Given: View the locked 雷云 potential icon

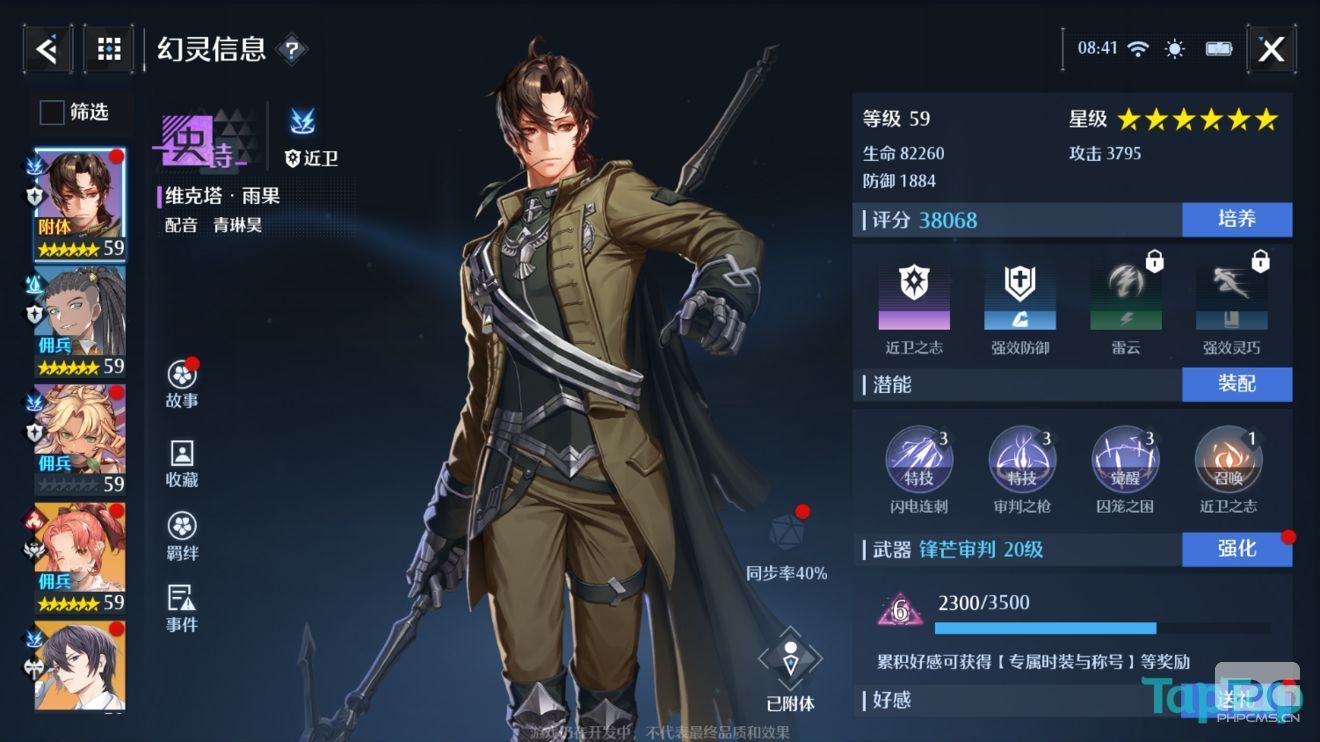Looking at the screenshot, I should [1124, 295].
